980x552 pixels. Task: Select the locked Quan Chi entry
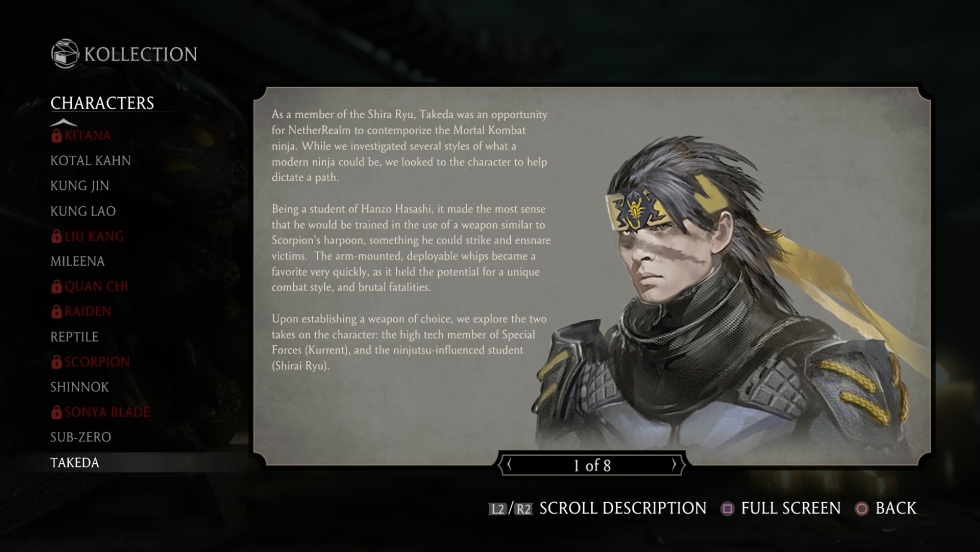coord(89,286)
